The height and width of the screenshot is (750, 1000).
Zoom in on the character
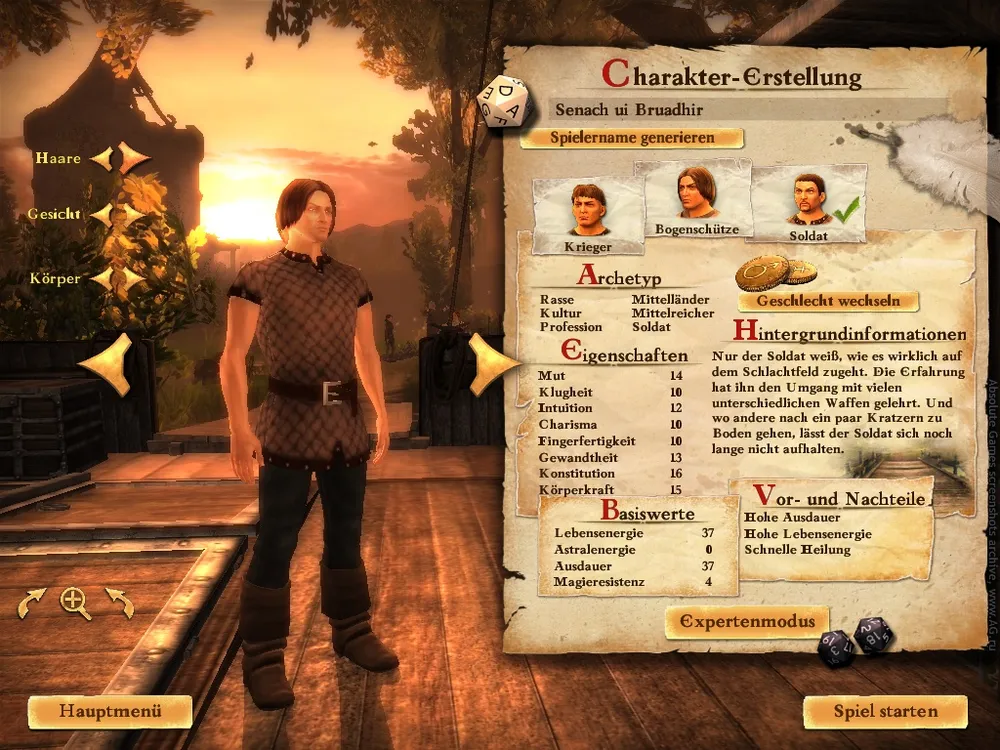click(75, 601)
